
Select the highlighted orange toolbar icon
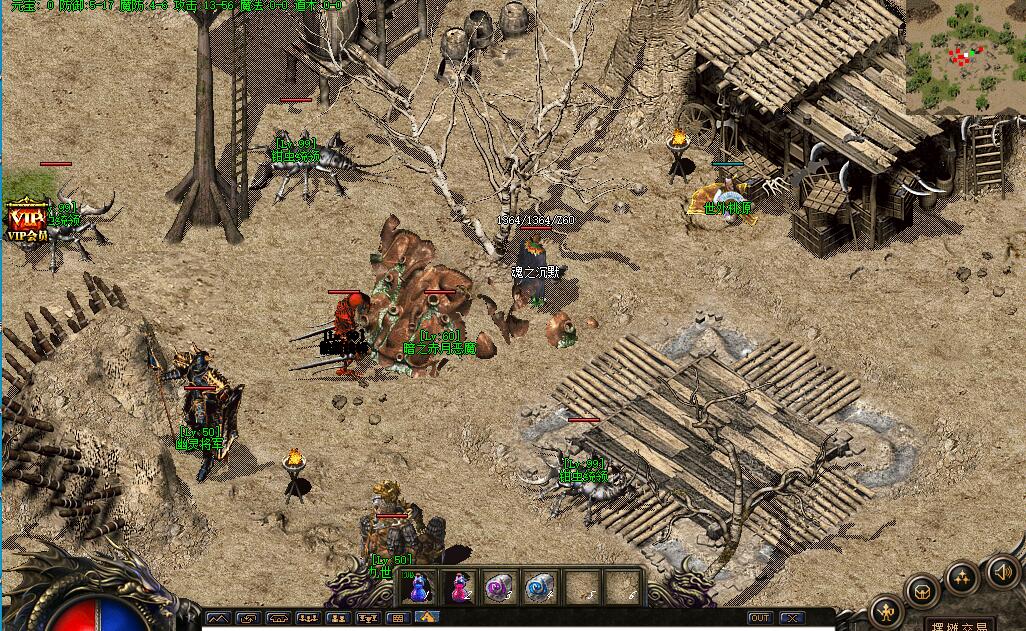pos(427,618)
